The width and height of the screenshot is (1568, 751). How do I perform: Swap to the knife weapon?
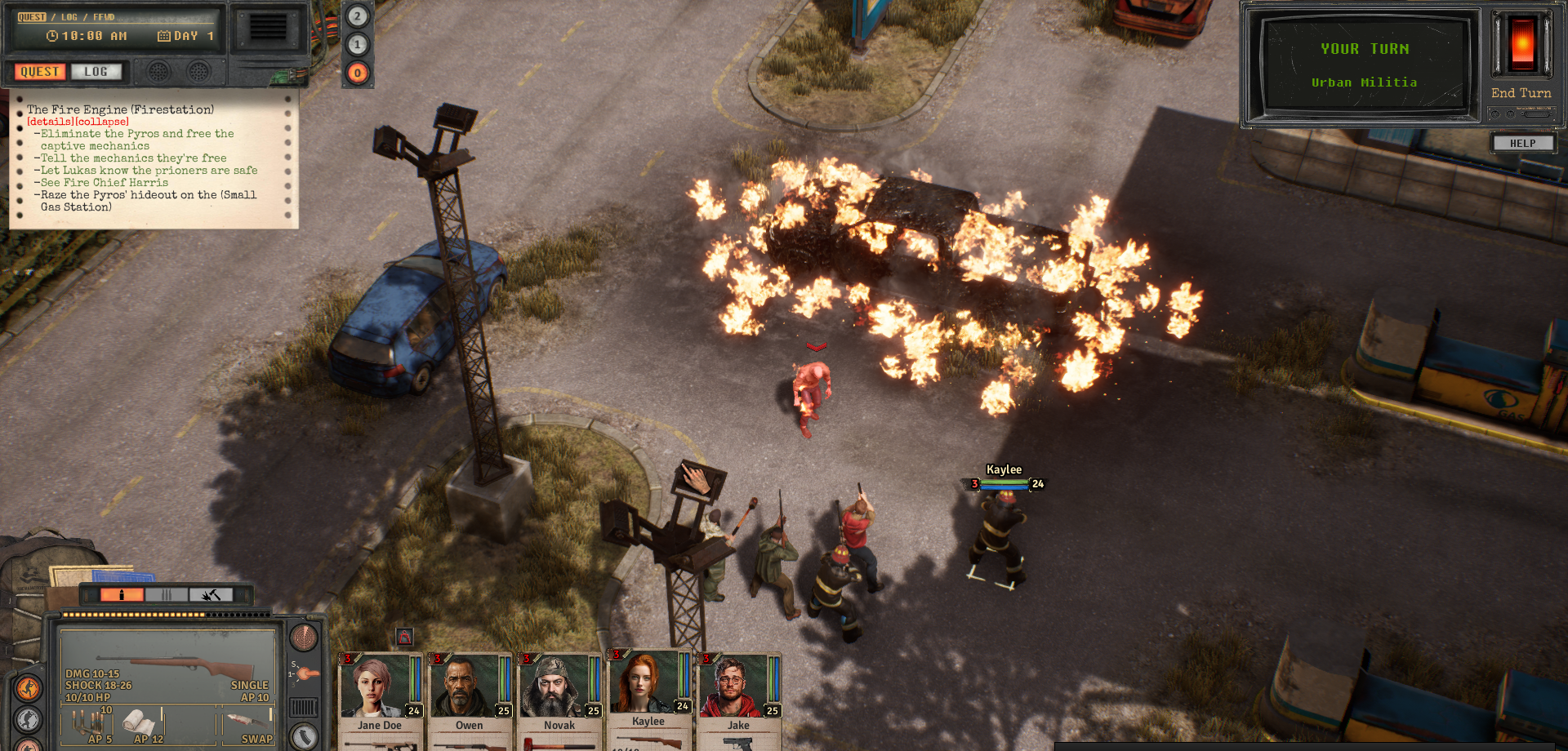(x=247, y=724)
